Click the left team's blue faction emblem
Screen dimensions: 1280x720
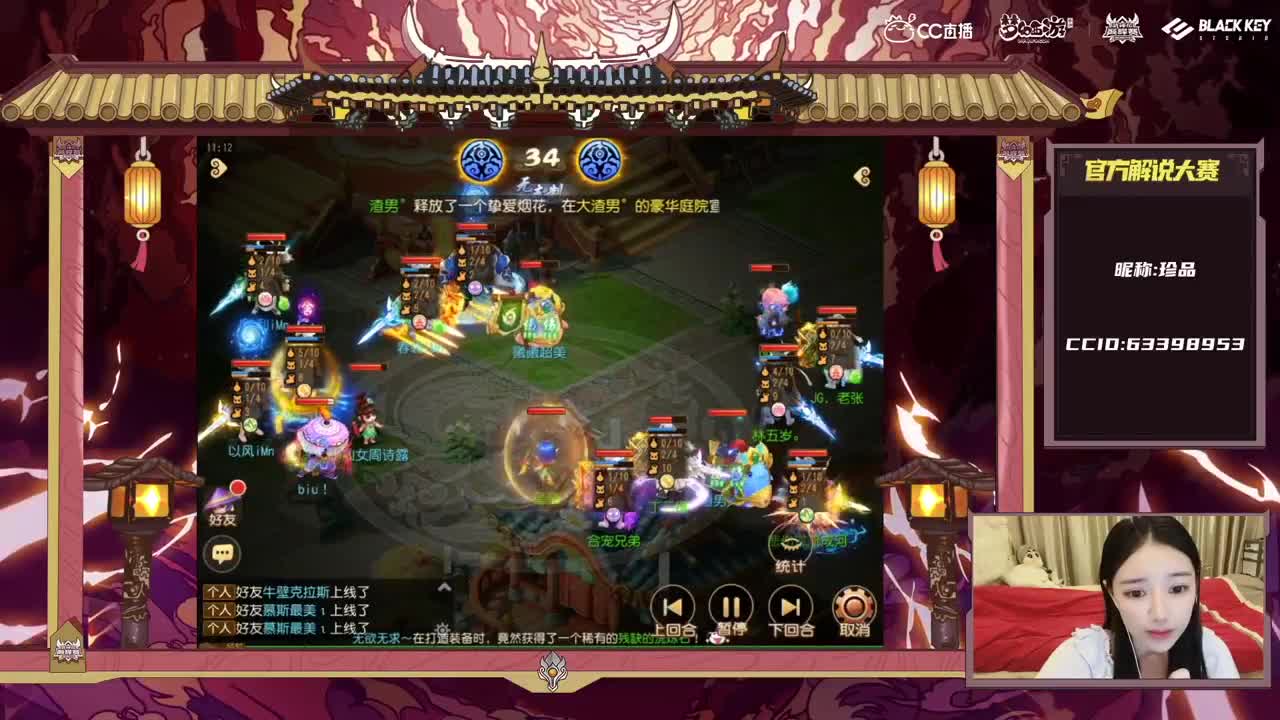484,160
